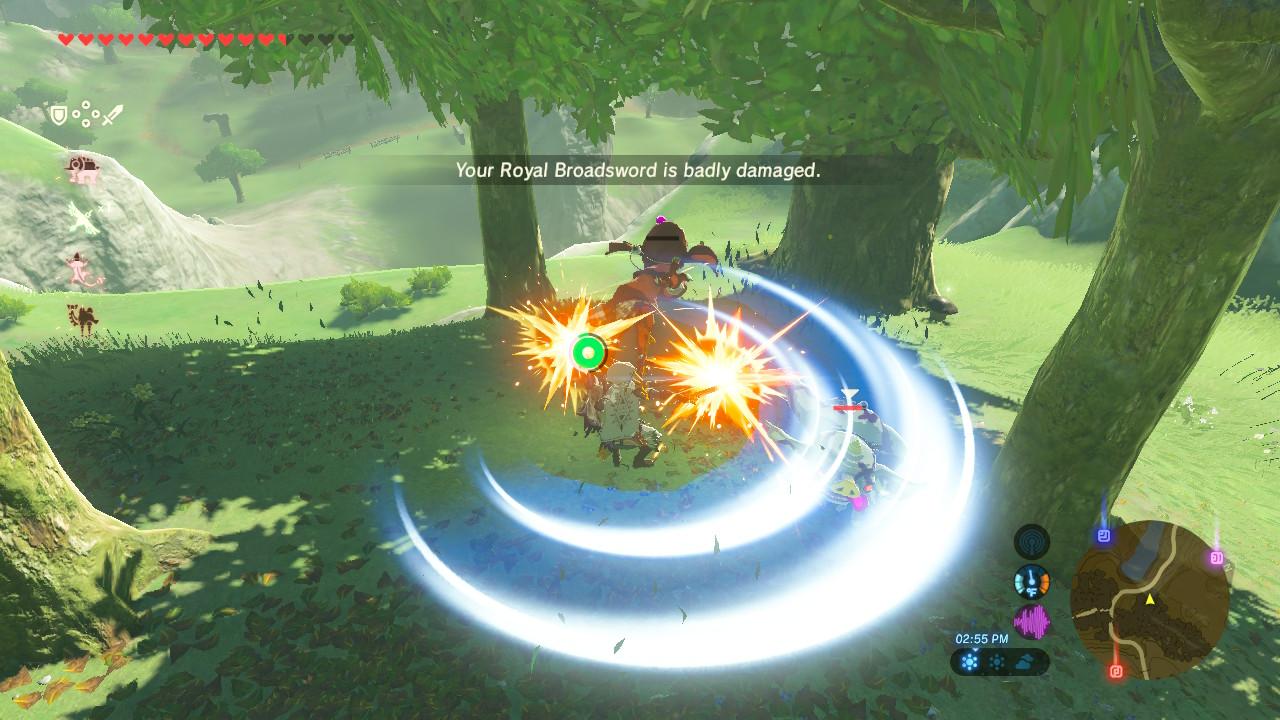Viewport: 1280px width, 720px height.
Task: Activate the elephant Mipha's Grace ability icon
Action: coord(80,168)
